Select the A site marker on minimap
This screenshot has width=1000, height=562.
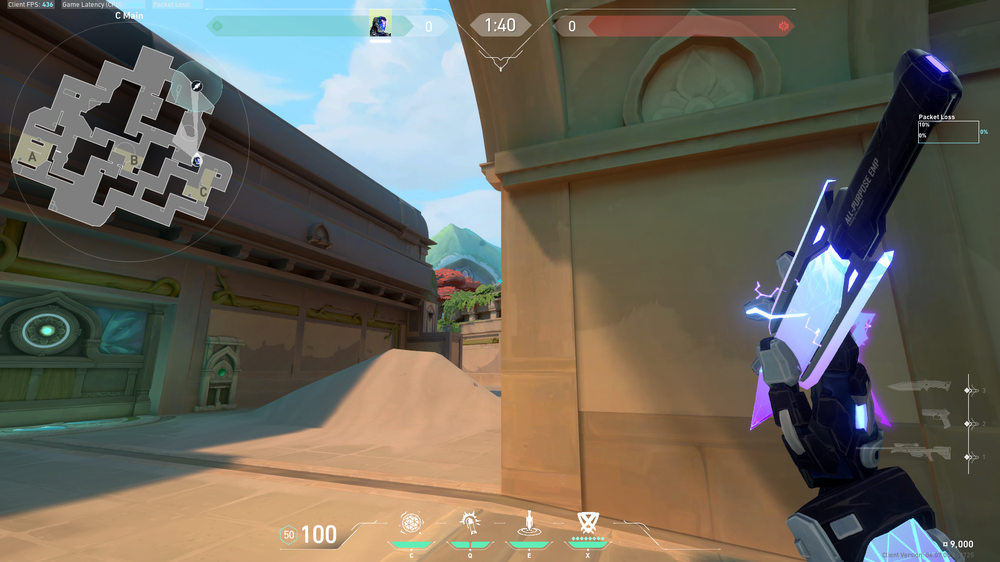pos(35,157)
